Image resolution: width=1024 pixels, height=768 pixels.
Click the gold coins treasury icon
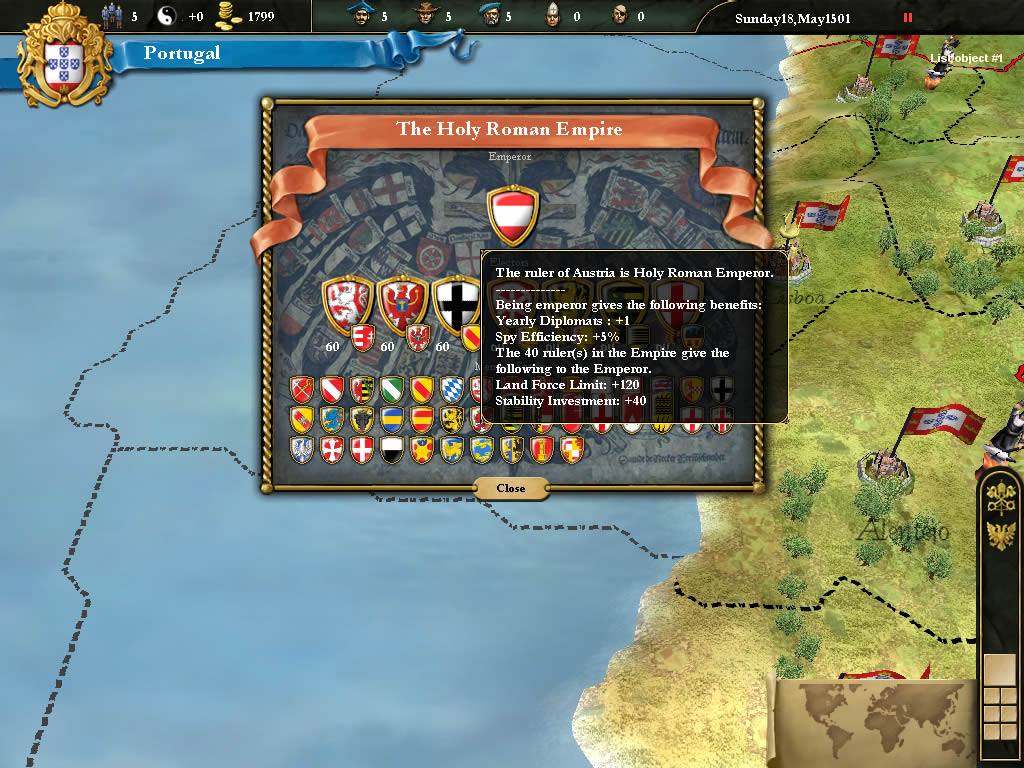[x=231, y=16]
